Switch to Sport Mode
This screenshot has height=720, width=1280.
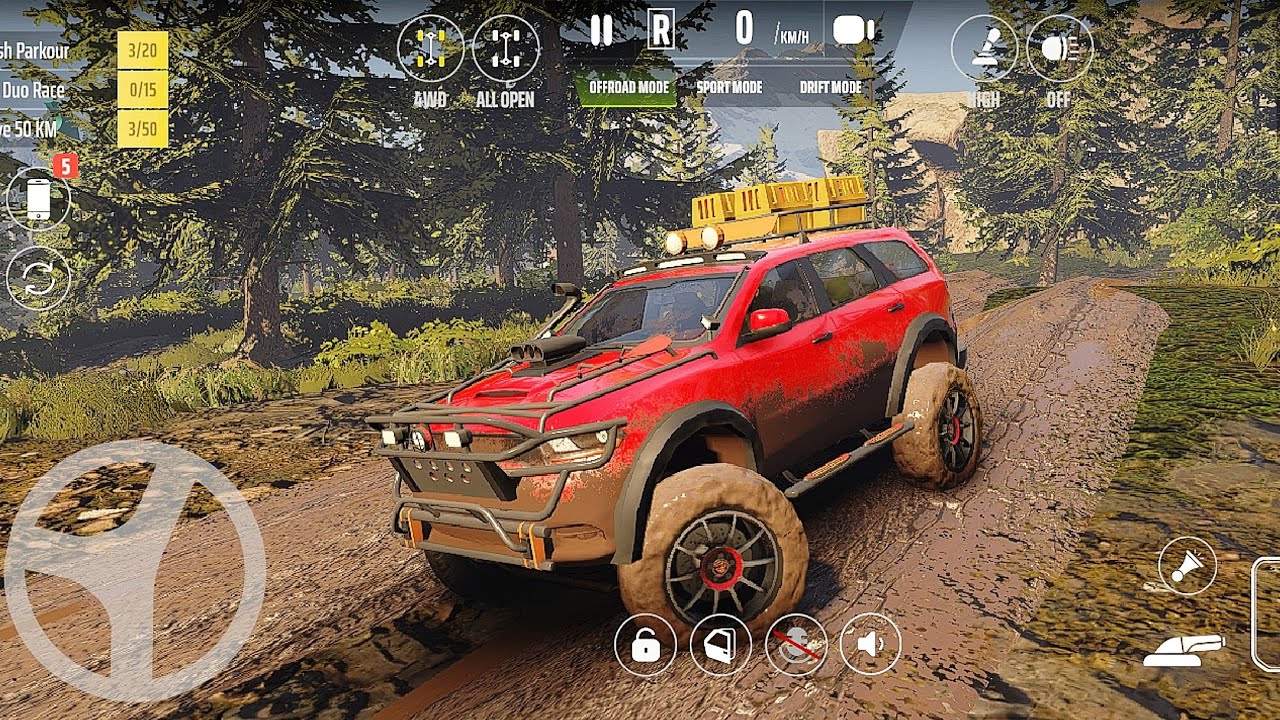pos(730,88)
